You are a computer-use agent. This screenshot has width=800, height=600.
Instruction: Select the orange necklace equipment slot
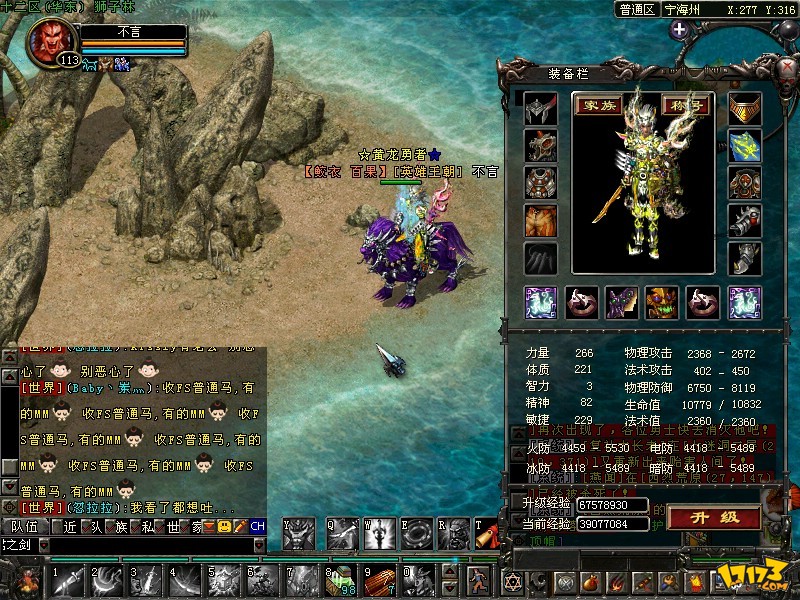(x=744, y=110)
